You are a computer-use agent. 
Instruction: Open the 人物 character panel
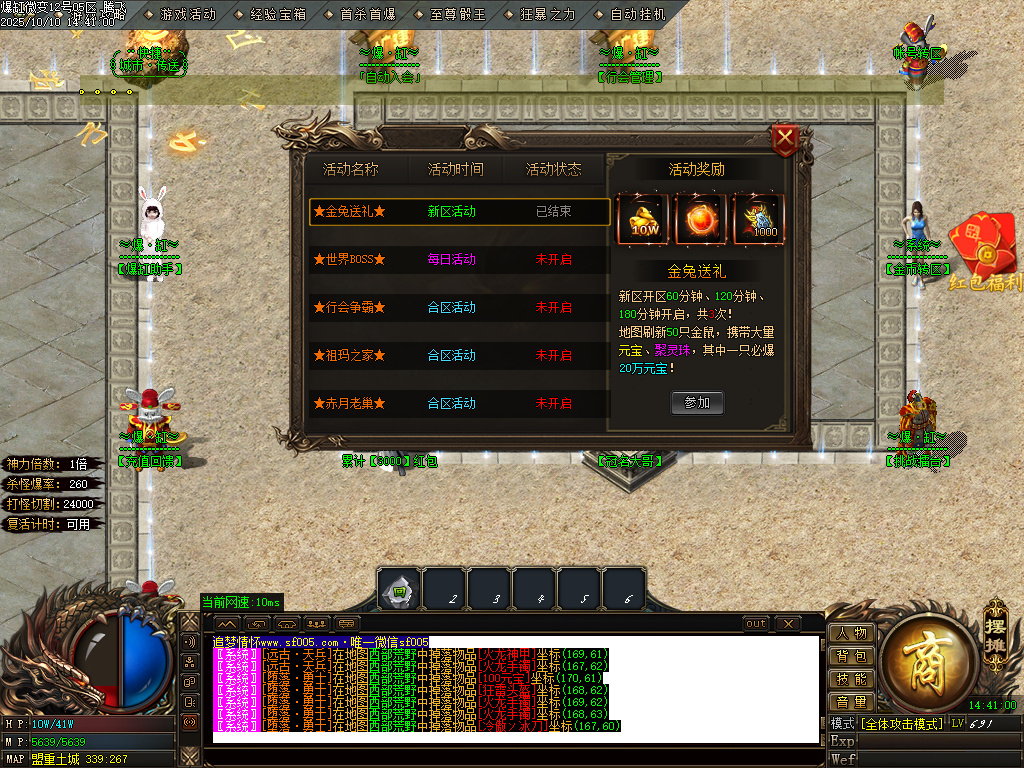(851, 633)
